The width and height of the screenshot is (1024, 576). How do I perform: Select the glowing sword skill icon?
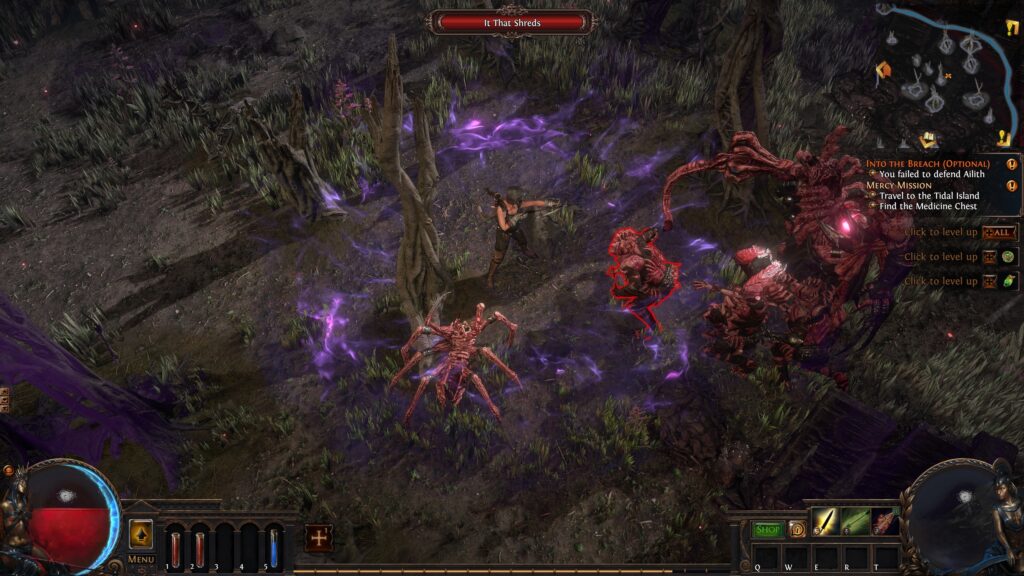[x=825, y=521]
